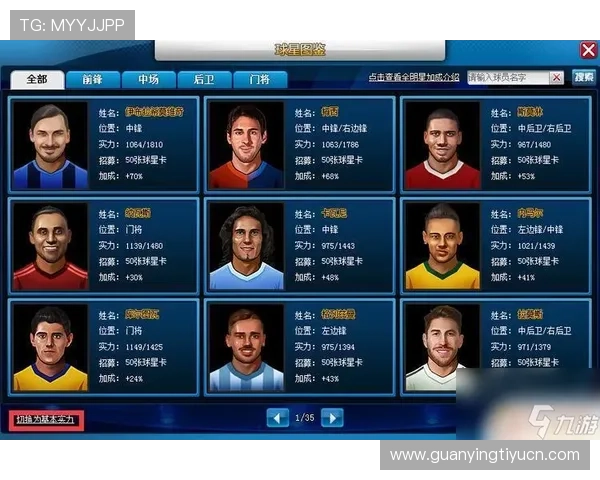Open the 点击查看全明星加成介绍 link
Screen dimensions: 600x480
click(413, 77)
